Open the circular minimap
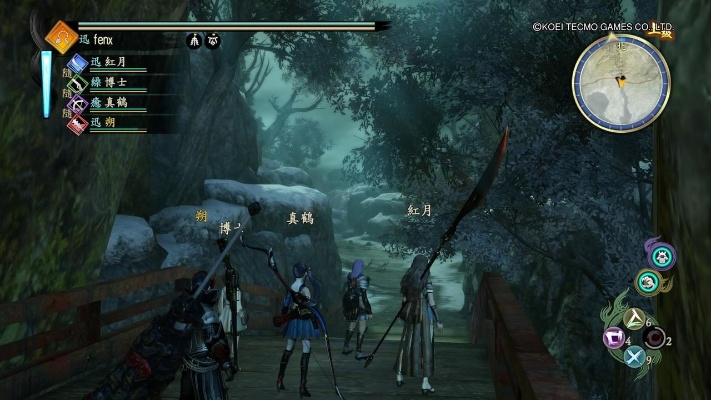 coord(620,82)
